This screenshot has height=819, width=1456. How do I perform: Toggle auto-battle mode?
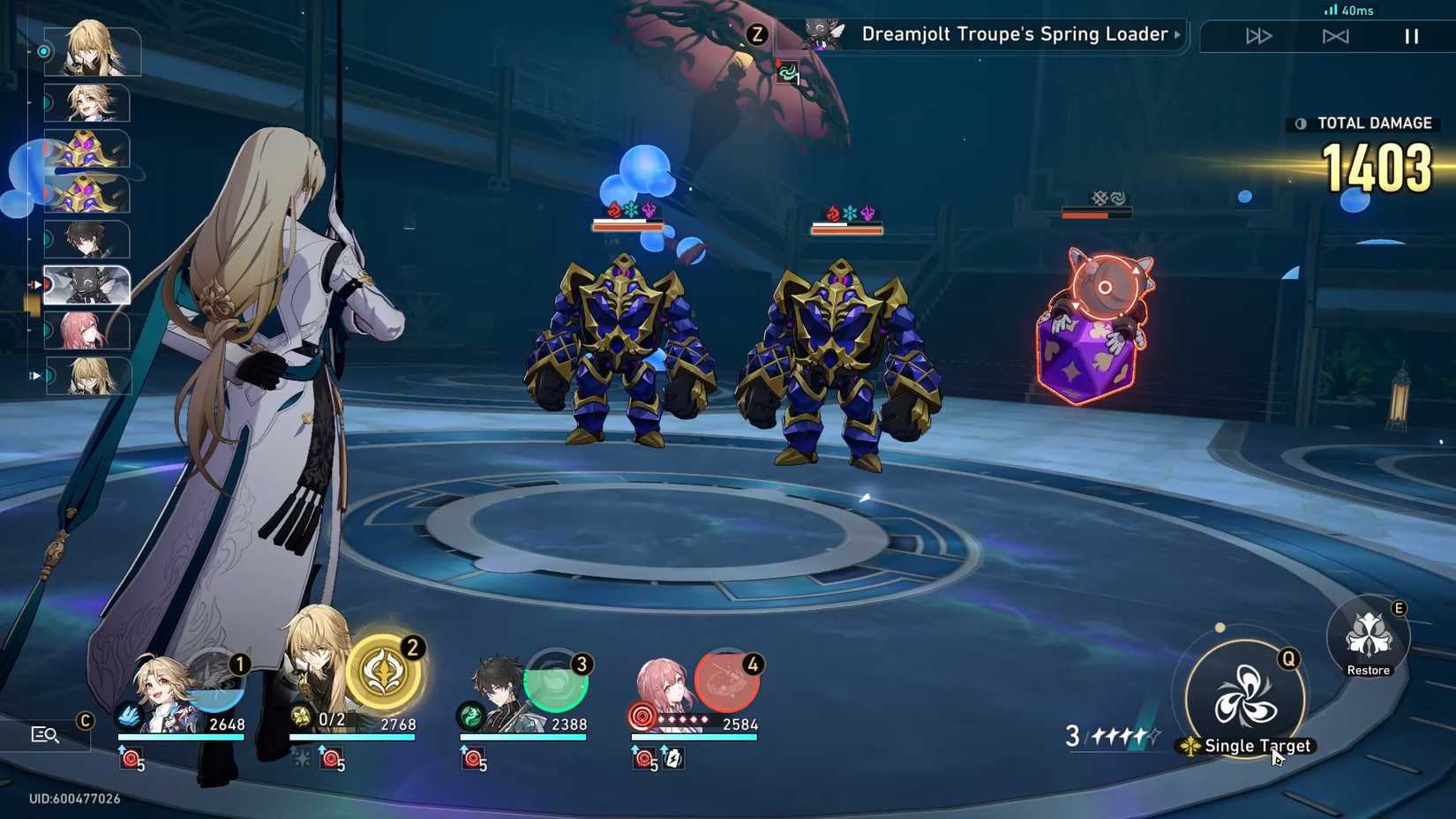[x=1337, y=36]
